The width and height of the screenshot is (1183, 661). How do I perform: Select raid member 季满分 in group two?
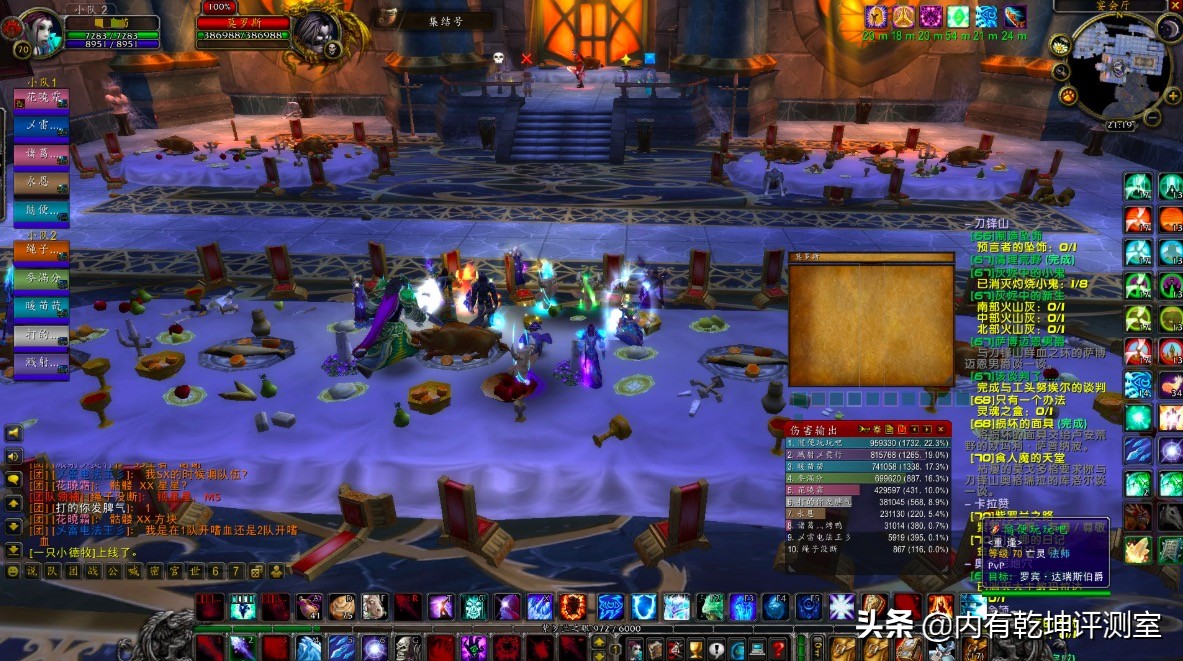41,278
